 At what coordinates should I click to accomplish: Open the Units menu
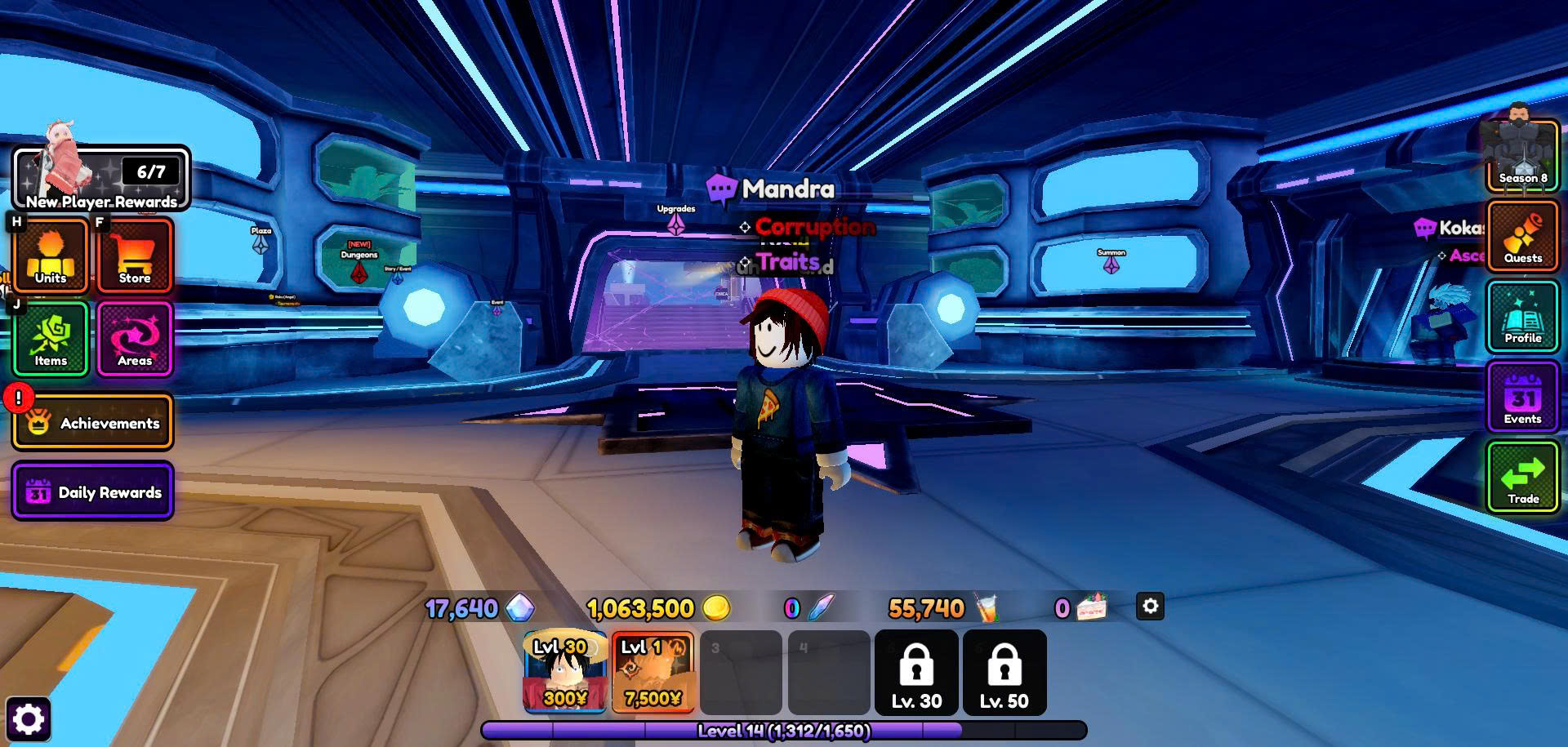(51, 255)
